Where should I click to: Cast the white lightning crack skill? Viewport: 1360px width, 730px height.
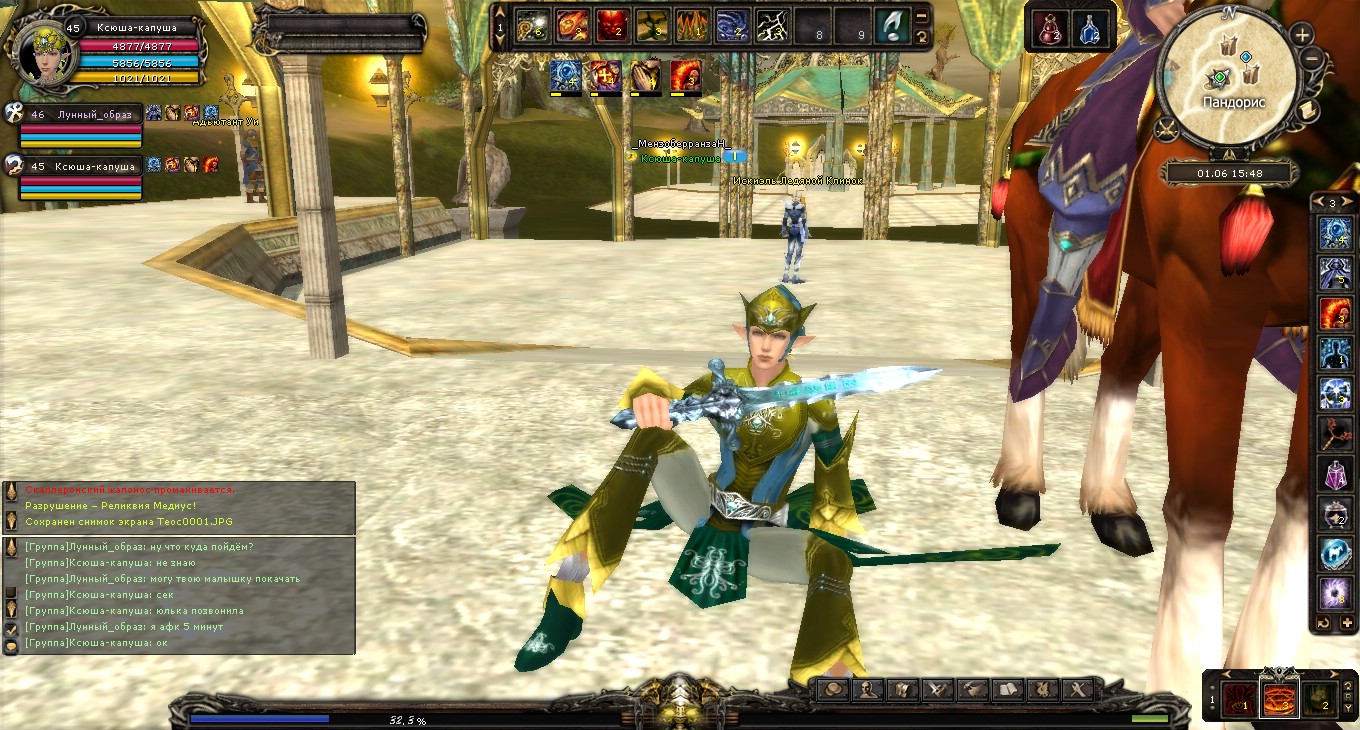(x=771, y=25)
